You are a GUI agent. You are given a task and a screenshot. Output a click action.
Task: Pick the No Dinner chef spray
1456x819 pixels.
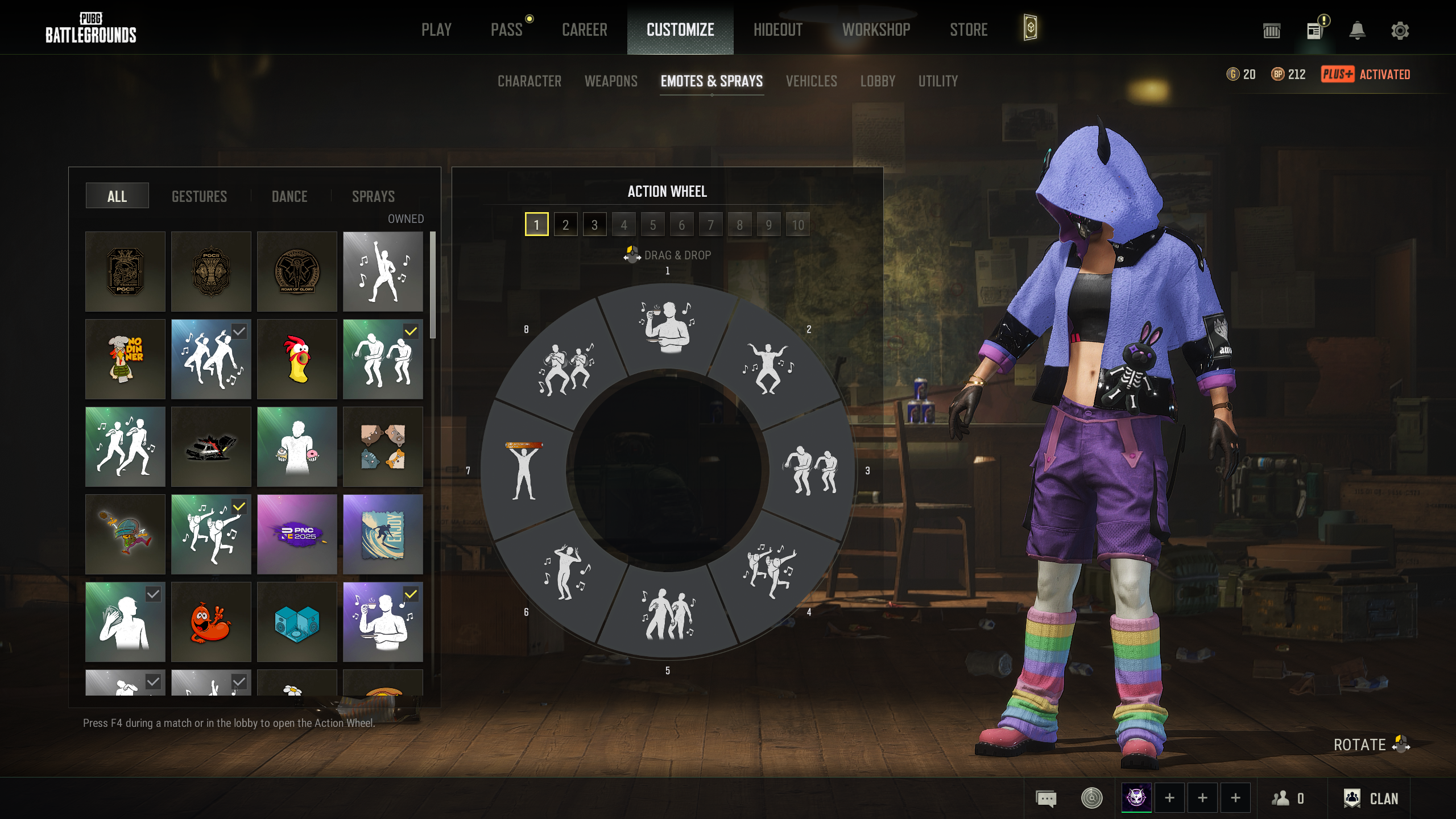tap(125, 359)
